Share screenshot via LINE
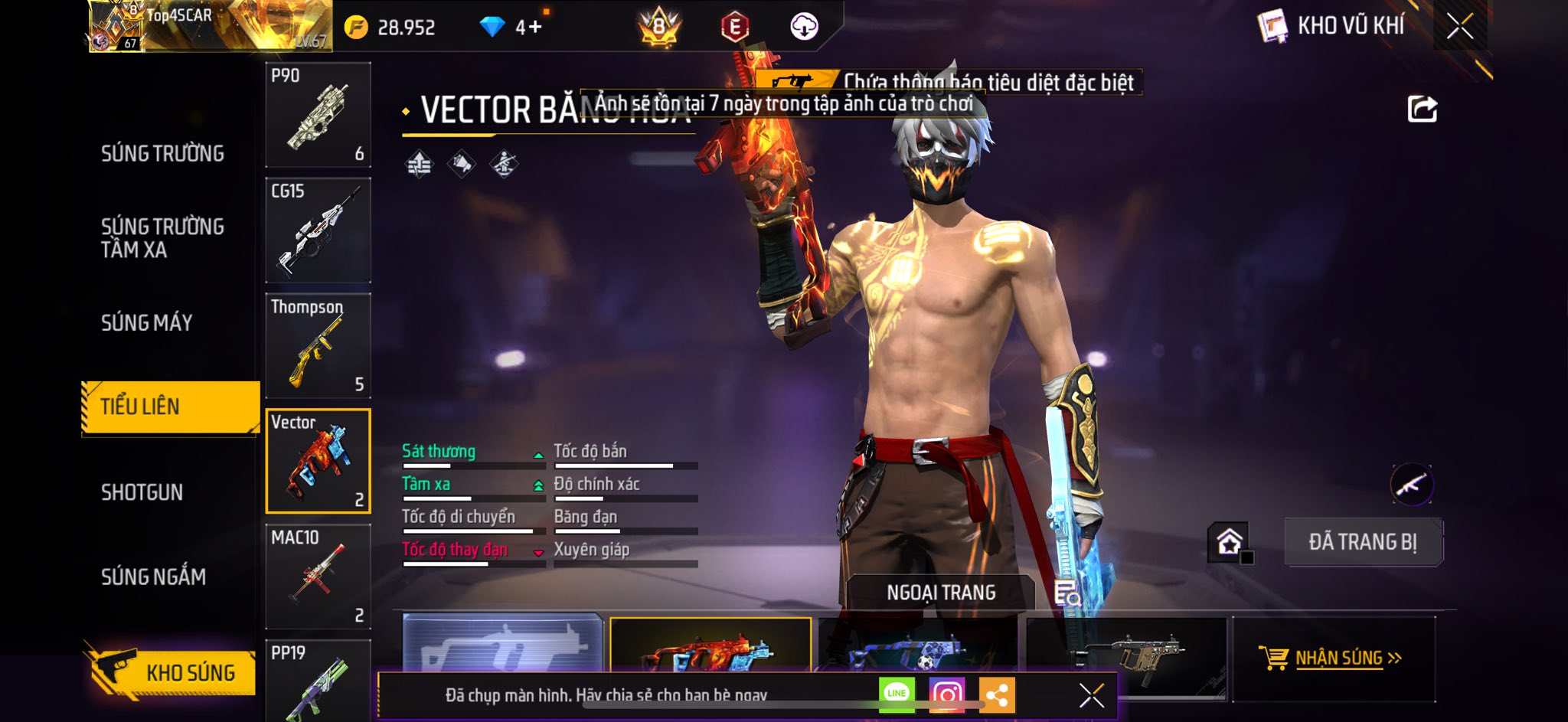The width and height of the screenshot is (1568, 722). pos(897,694)
